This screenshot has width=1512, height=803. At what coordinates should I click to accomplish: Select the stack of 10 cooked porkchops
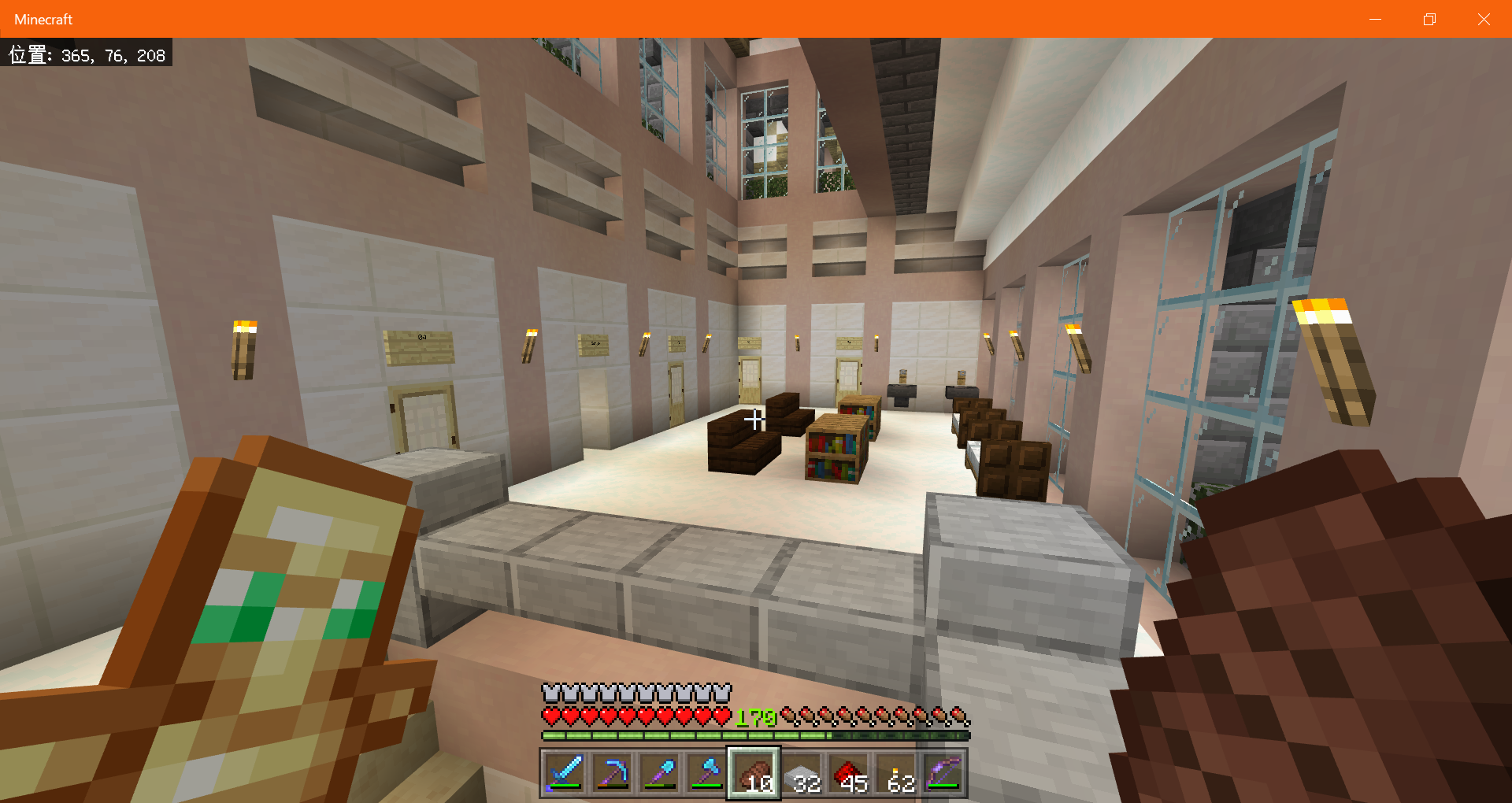pyautogui.click(x=754, y=772)
